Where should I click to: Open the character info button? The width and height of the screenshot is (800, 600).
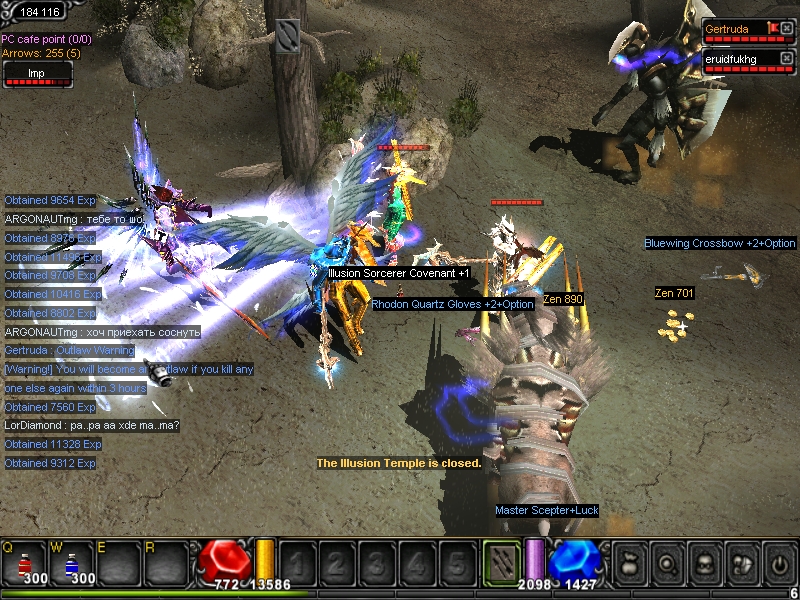point(704,563)
